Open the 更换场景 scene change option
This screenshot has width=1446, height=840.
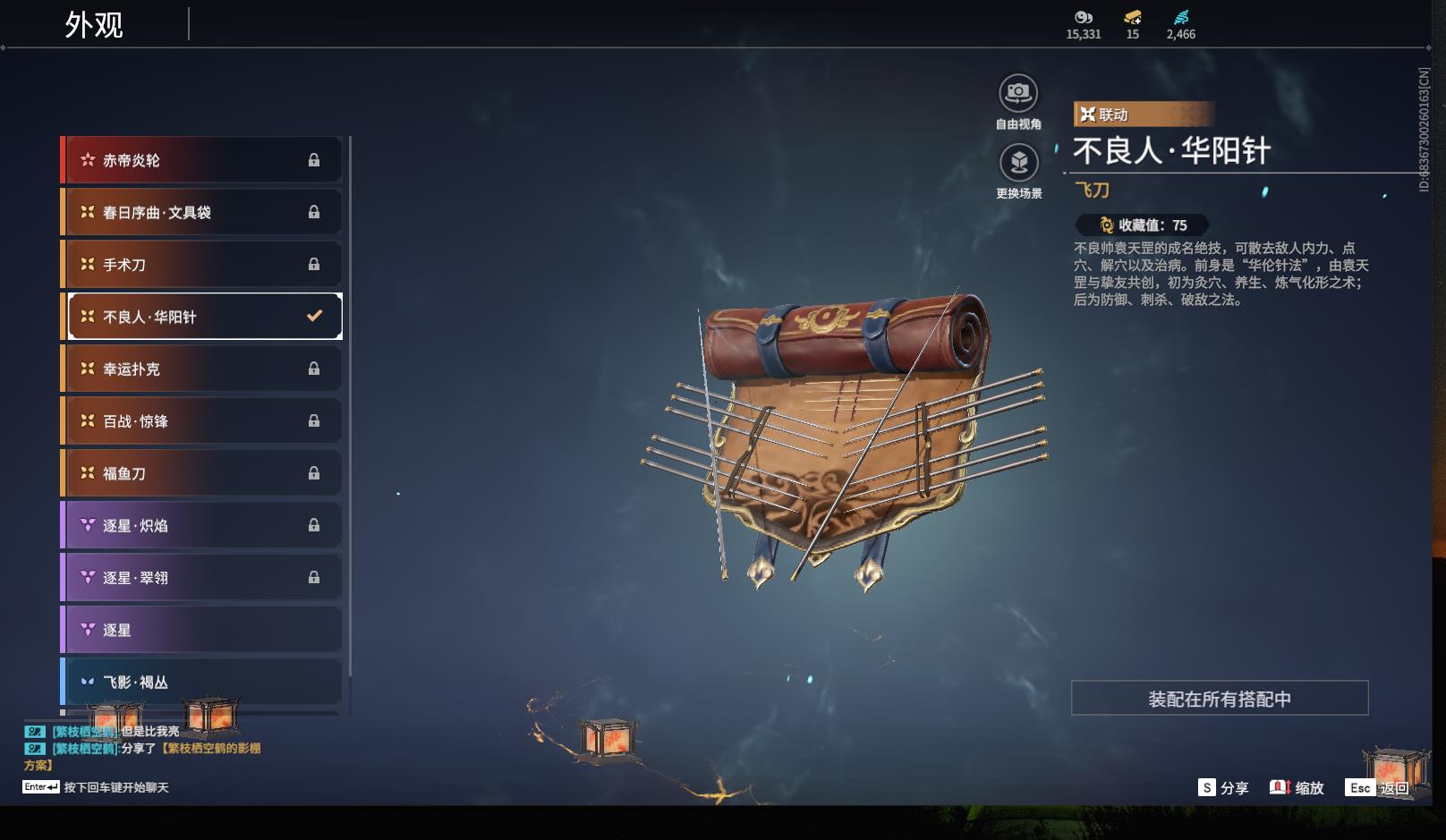[x=1018, y=164]
